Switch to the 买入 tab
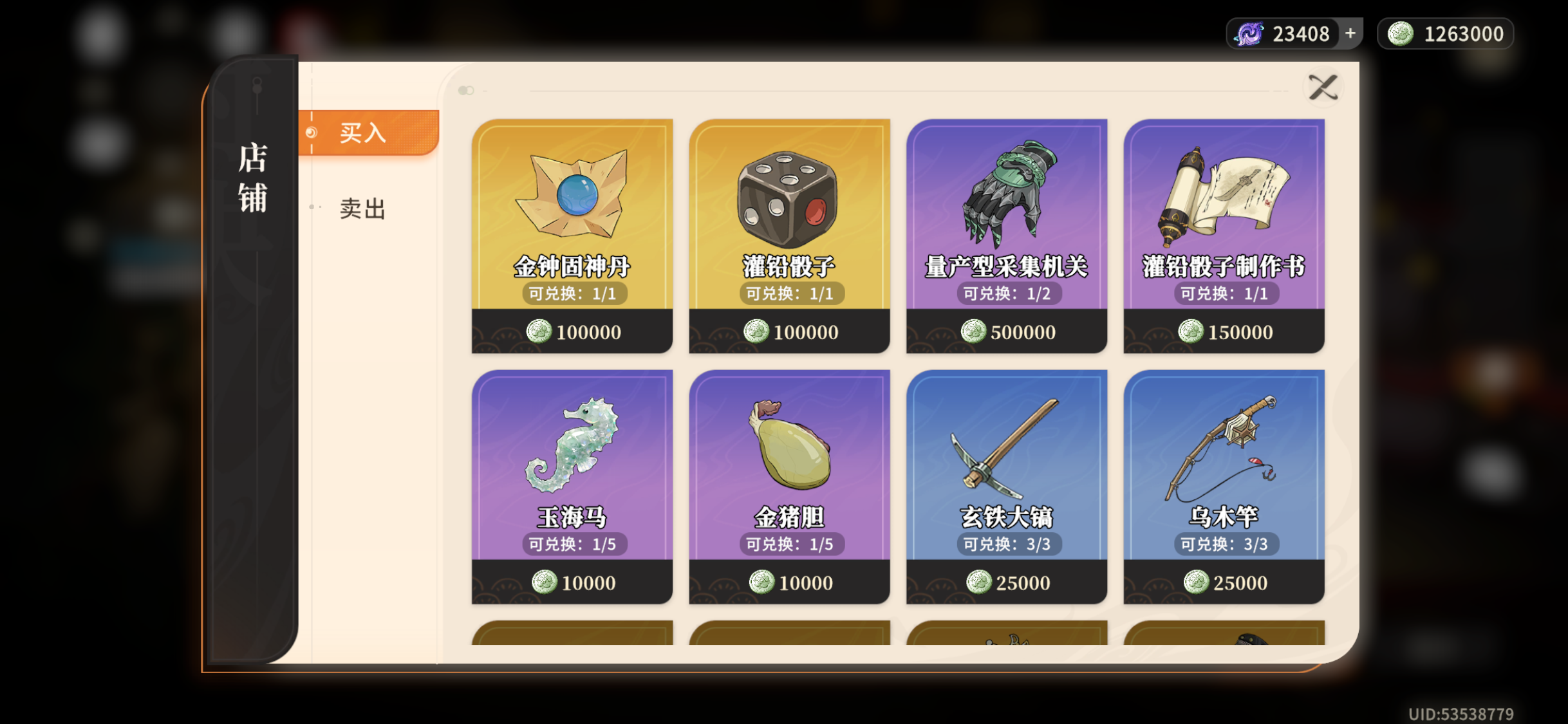Viewport: 1568px width, 724px height. [x=362, y=133]
